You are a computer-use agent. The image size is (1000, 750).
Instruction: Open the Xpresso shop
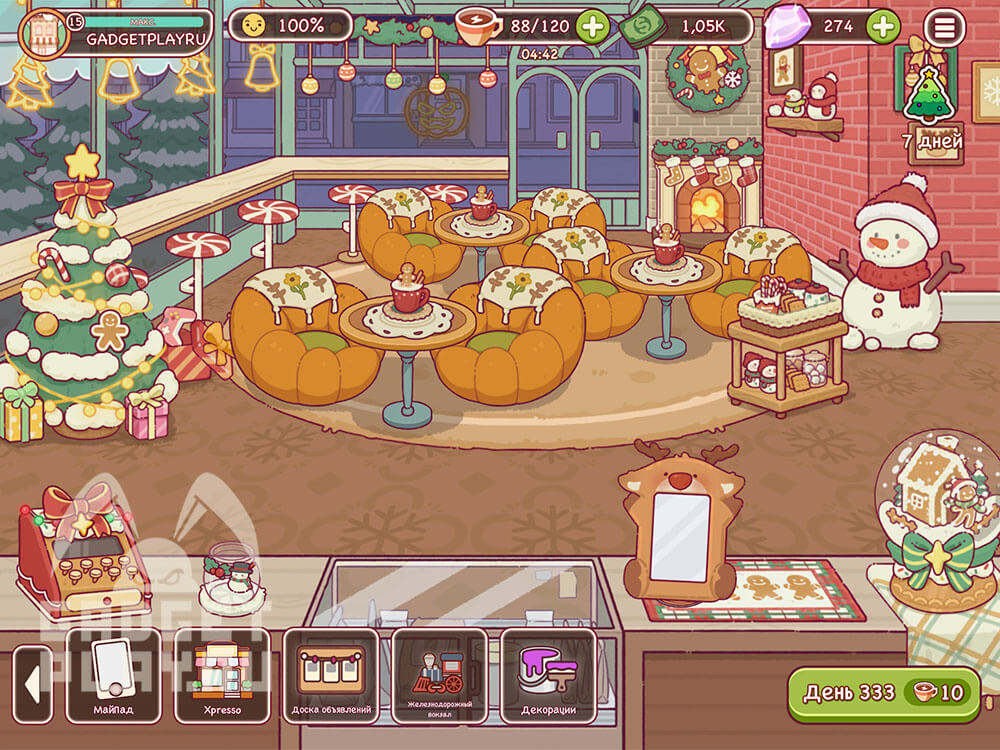pyautogui.click(x=222, y=675)
